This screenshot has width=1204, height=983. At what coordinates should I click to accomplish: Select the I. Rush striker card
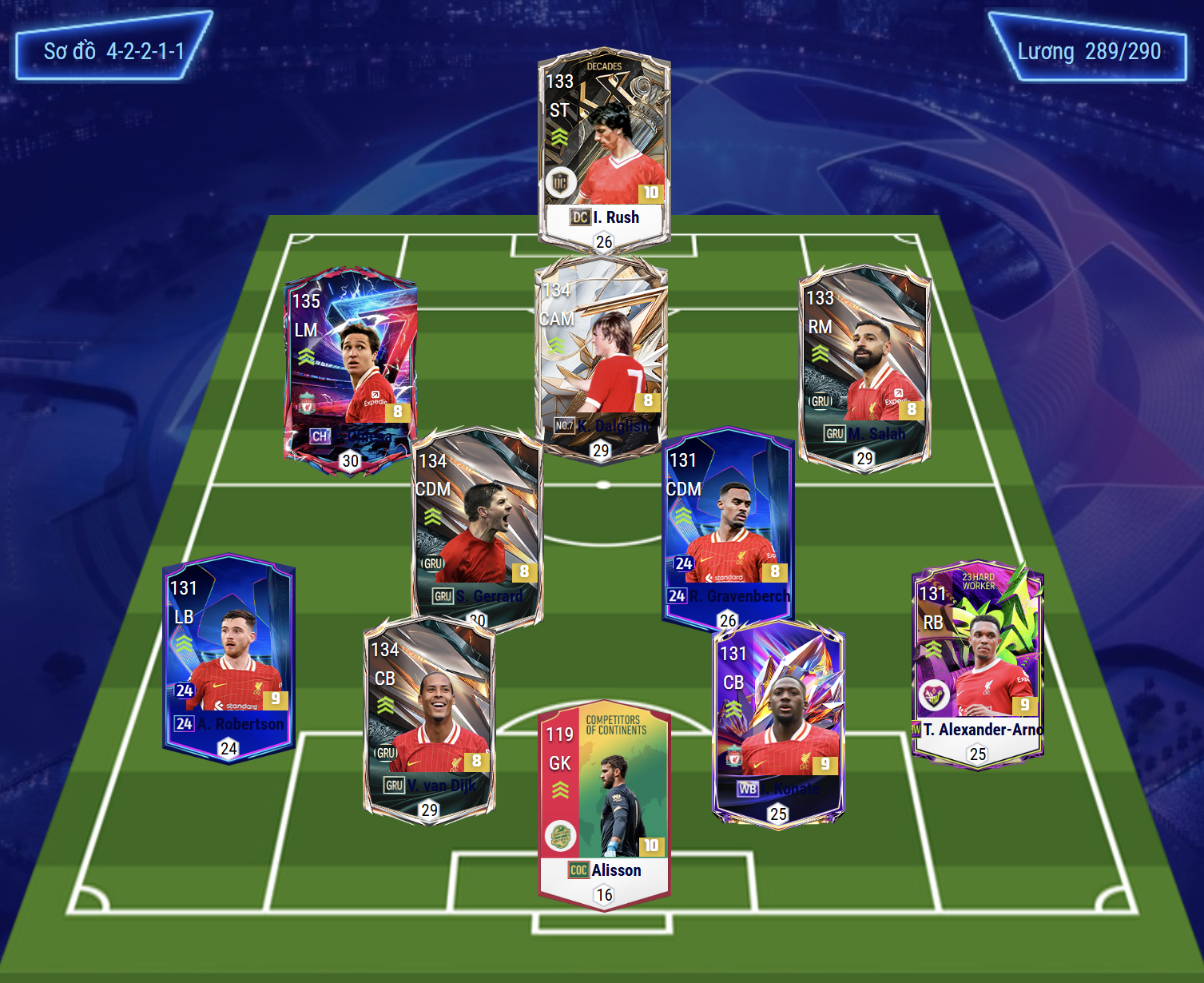click(604, 148)
